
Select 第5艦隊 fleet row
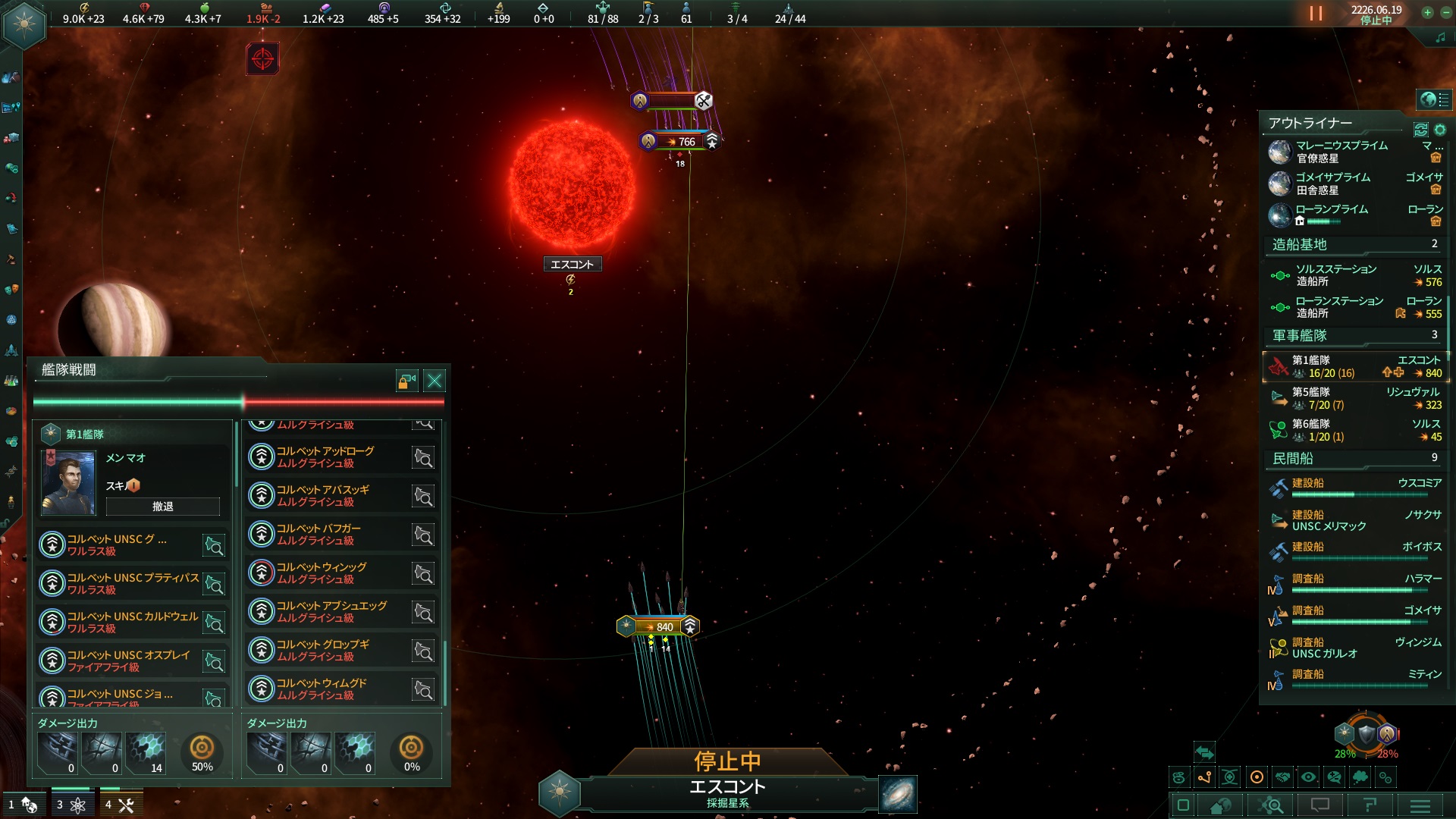(x=1354, y=398)
